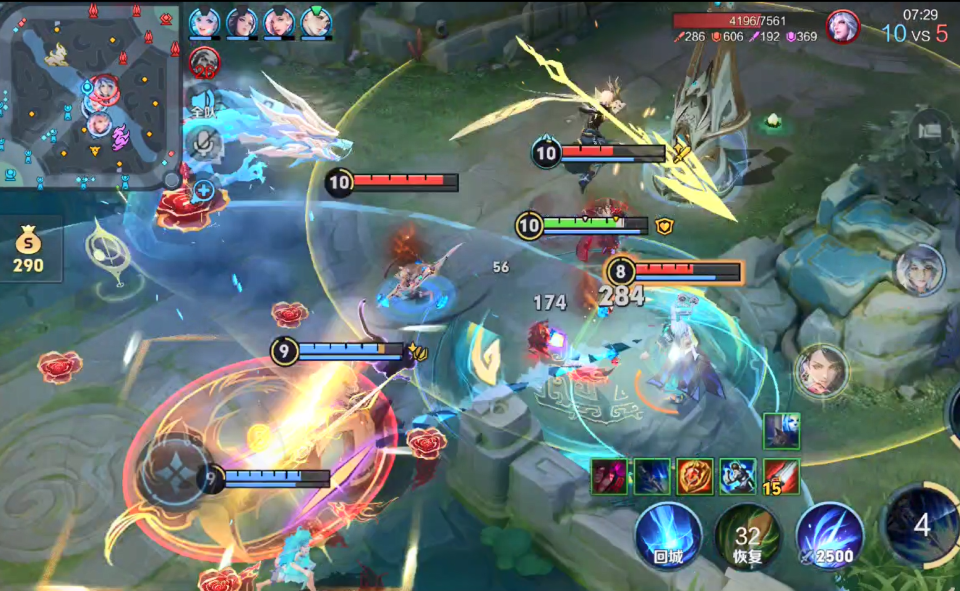
Task: Select the gold shield emblem item slot
Action: (695, 476)
